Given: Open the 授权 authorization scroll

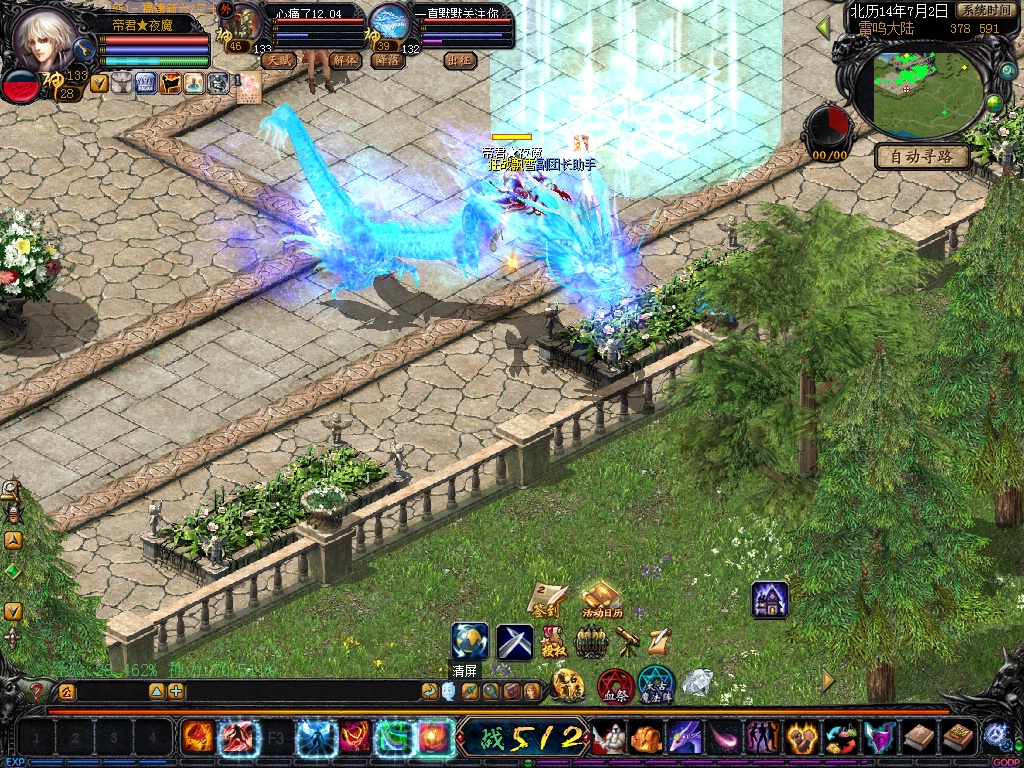Looking at the screenshot, I should click(553, 641).
